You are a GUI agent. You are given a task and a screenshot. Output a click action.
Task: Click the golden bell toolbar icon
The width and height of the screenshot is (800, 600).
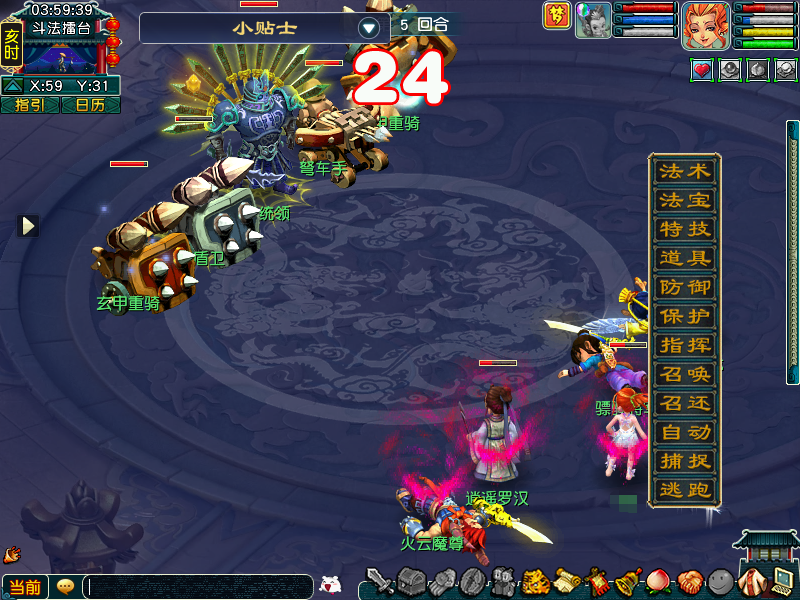coord(628,581)
